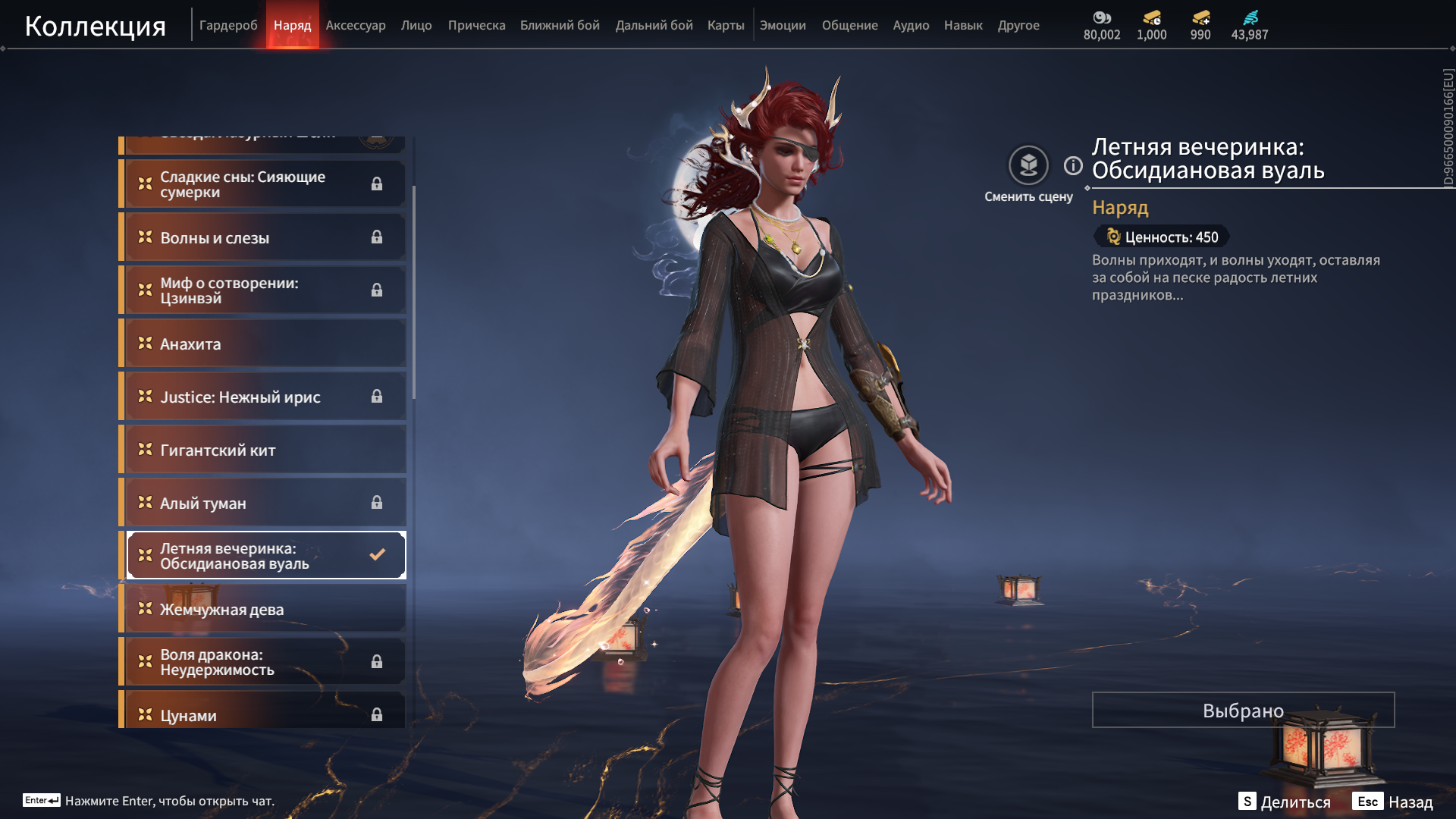Image resolution: width=1456 pixels, height=819 pixels.
Task: Show outfit info via the info icon
Action: (x=1073, y=165)
